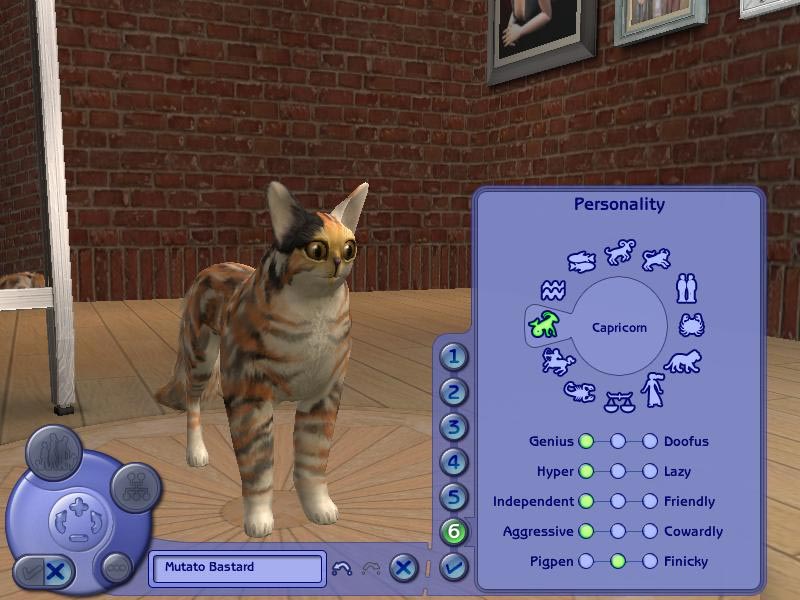The image size is (800, 600).
Task: Set the pet's trait to Lazy
Action: (650, 471)
